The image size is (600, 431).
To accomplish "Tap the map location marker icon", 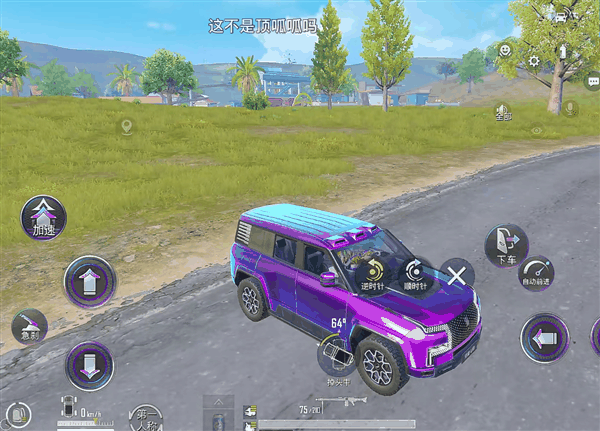I will click(x=126, y=126).
